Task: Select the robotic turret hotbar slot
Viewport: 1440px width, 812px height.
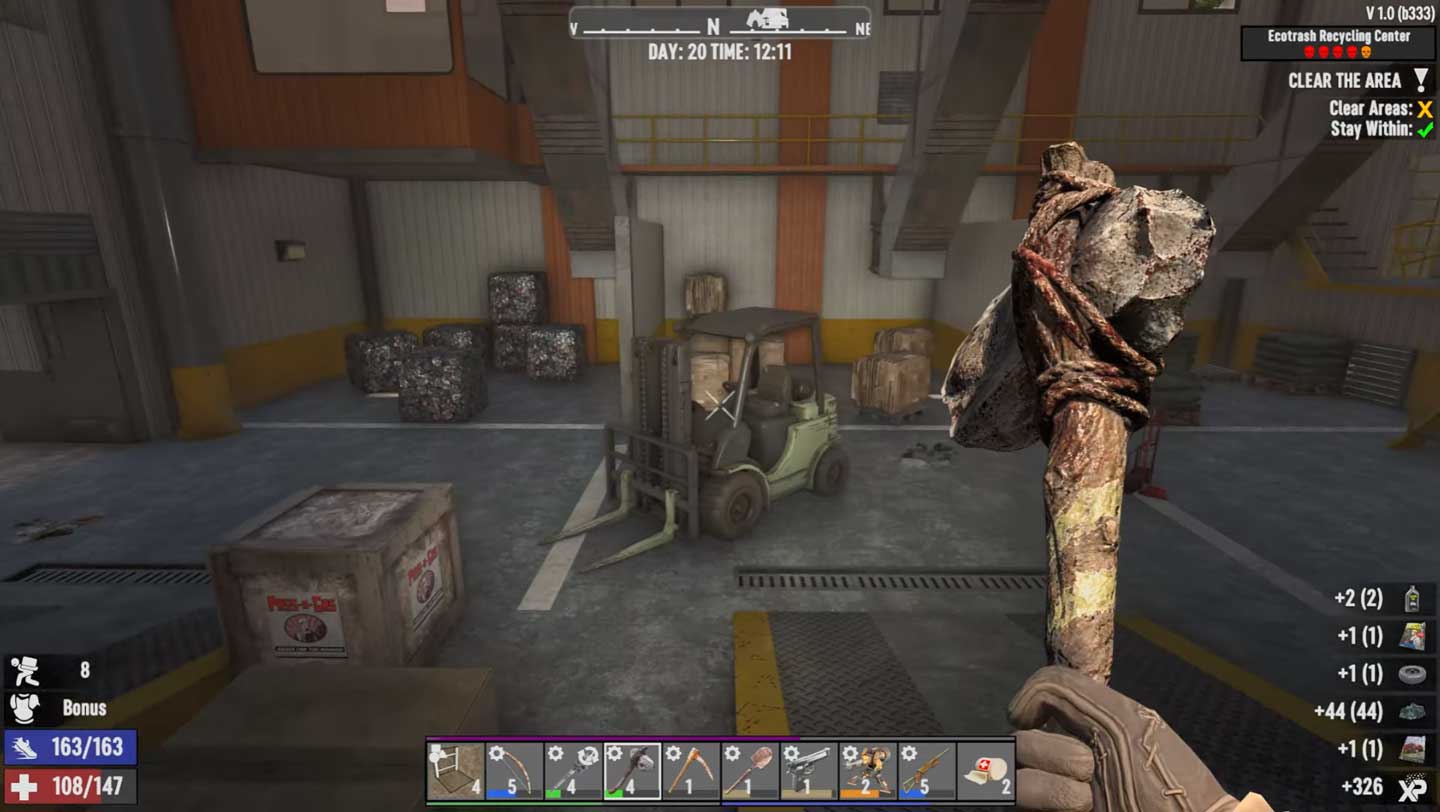Action: (x=868, y=770)
